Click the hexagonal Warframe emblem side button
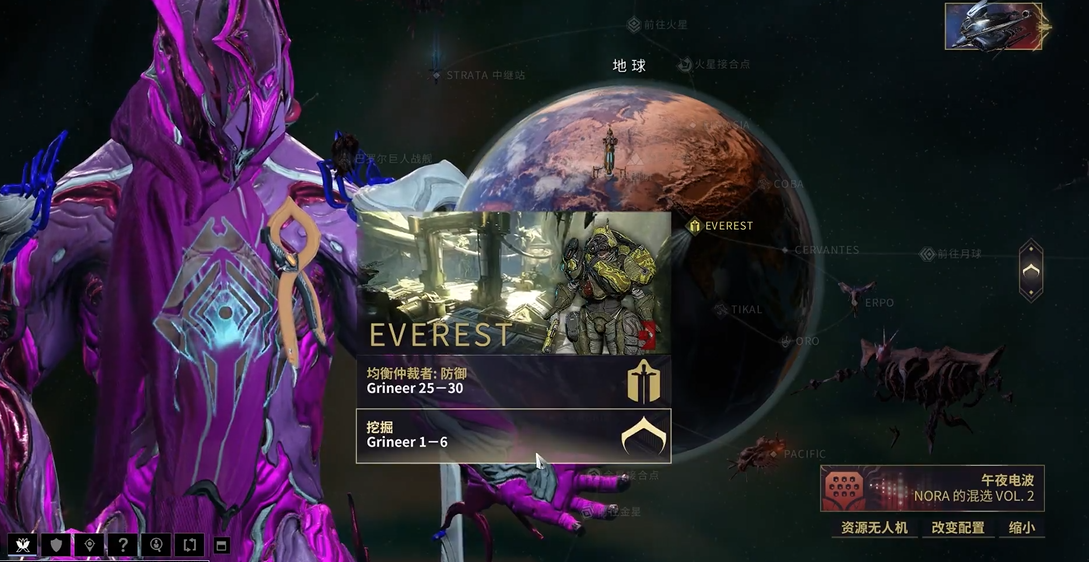Screen dimensions: 1089x562 click(x=1031, y=270)
